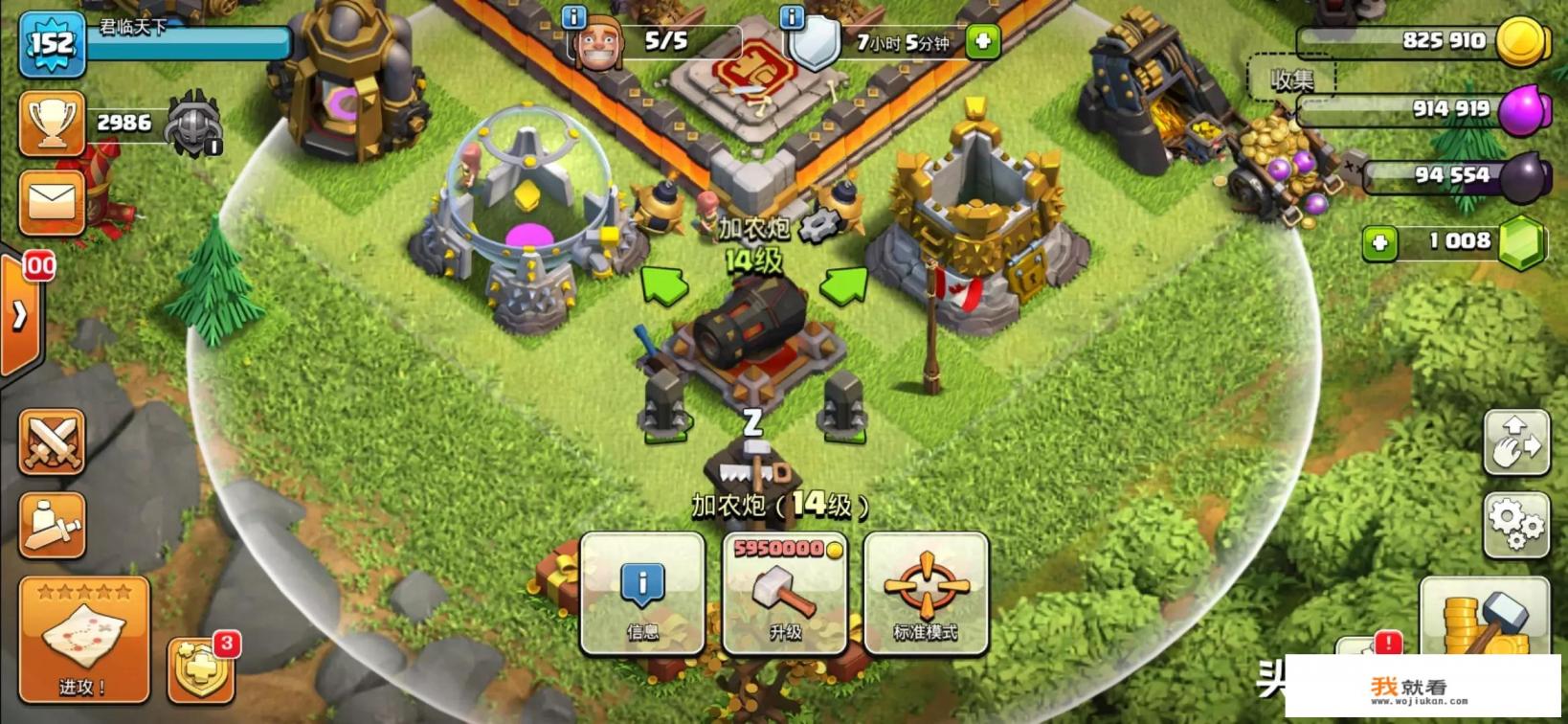The image size is (1568, 724).
Task: Open the mail envelope inbox
Action: (52, 202)
